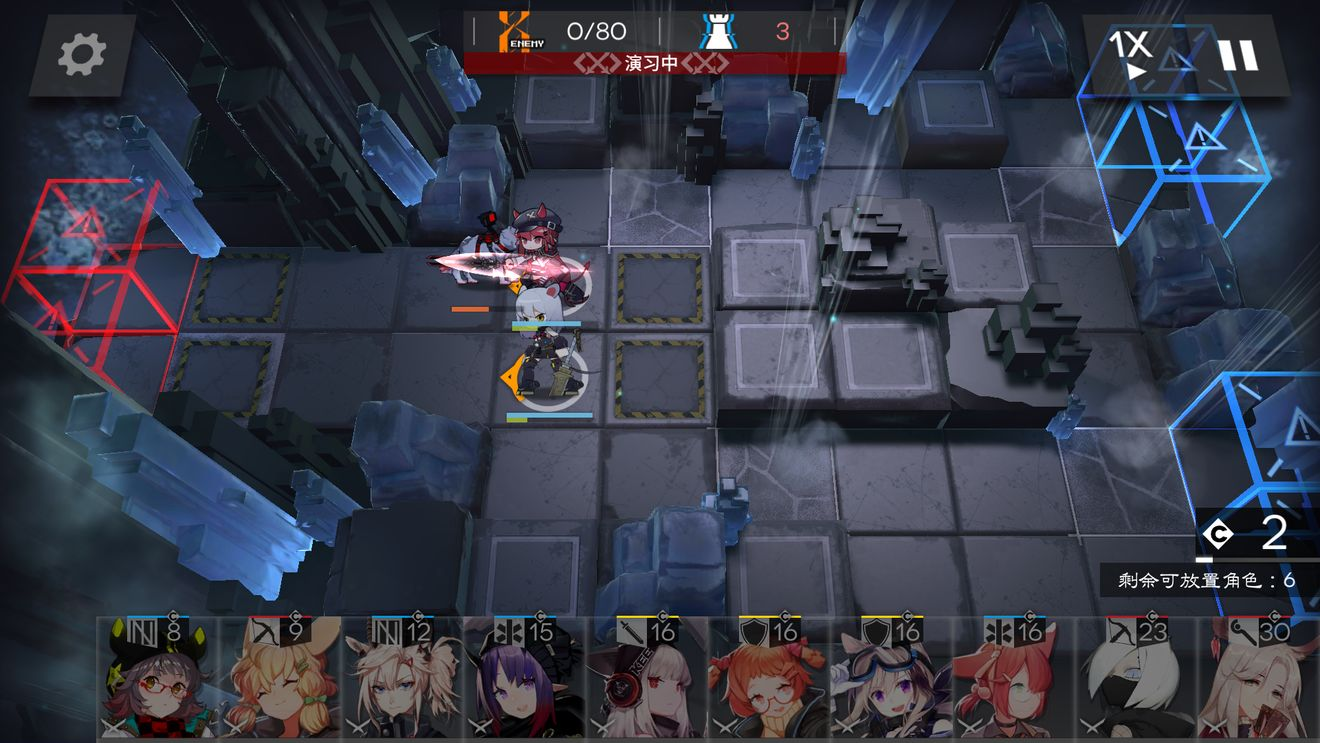Choose the cost 30 caster operator card
This screenshot has height=743, width=1320.
pos(1258,680)
